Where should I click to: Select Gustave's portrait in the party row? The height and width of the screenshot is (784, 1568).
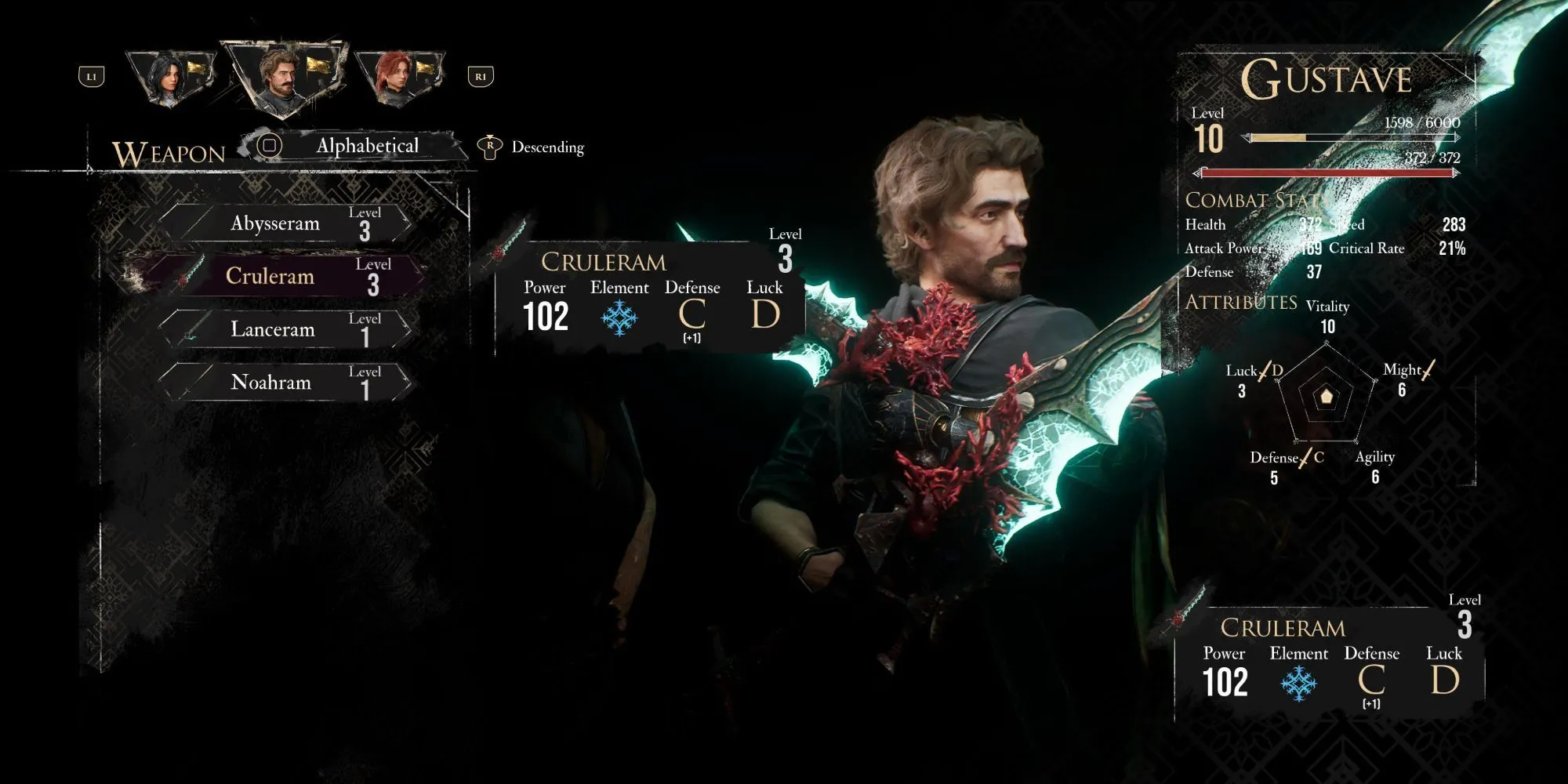282,75
